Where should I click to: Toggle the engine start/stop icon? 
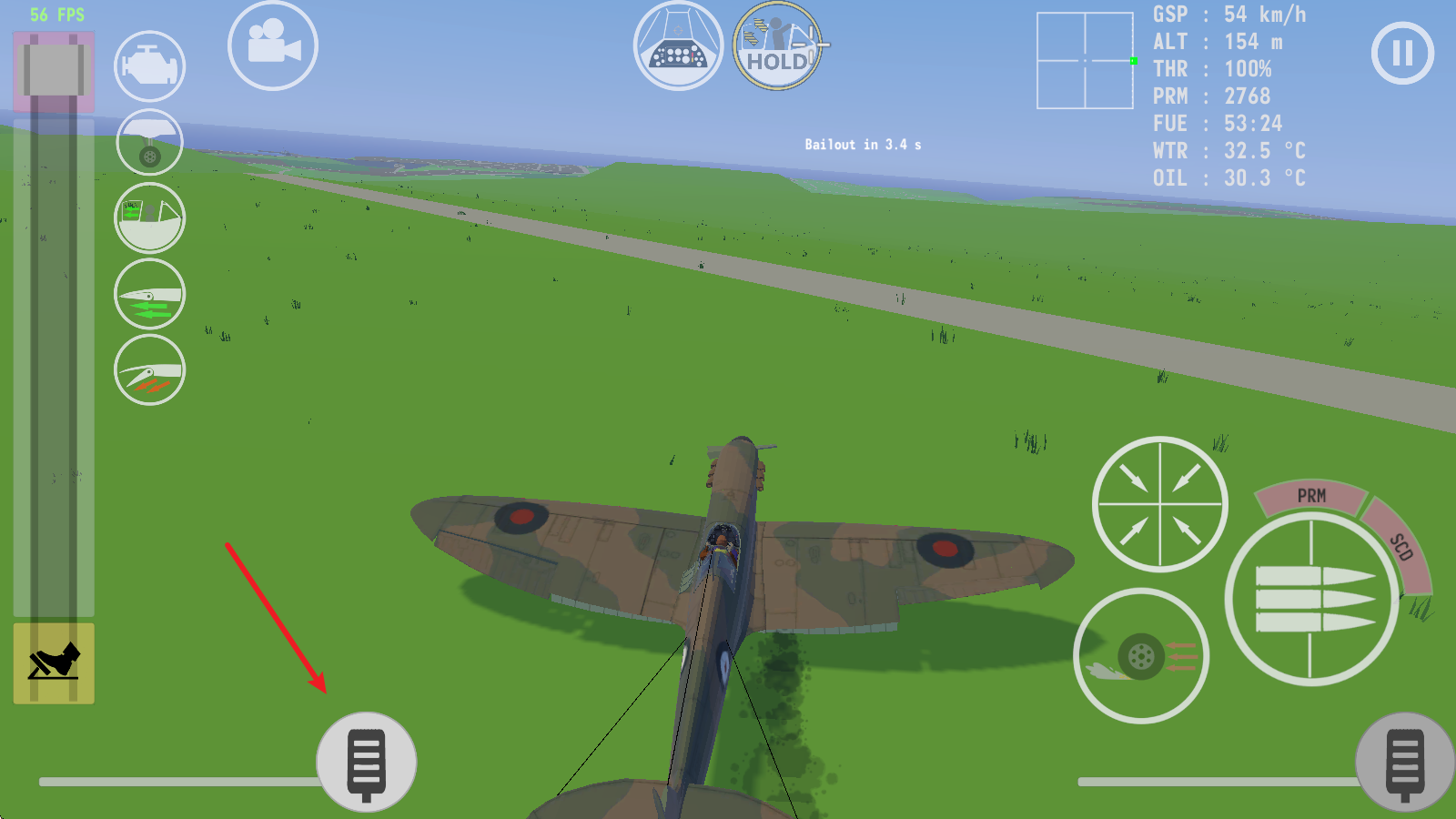click(x=148, y=65)
